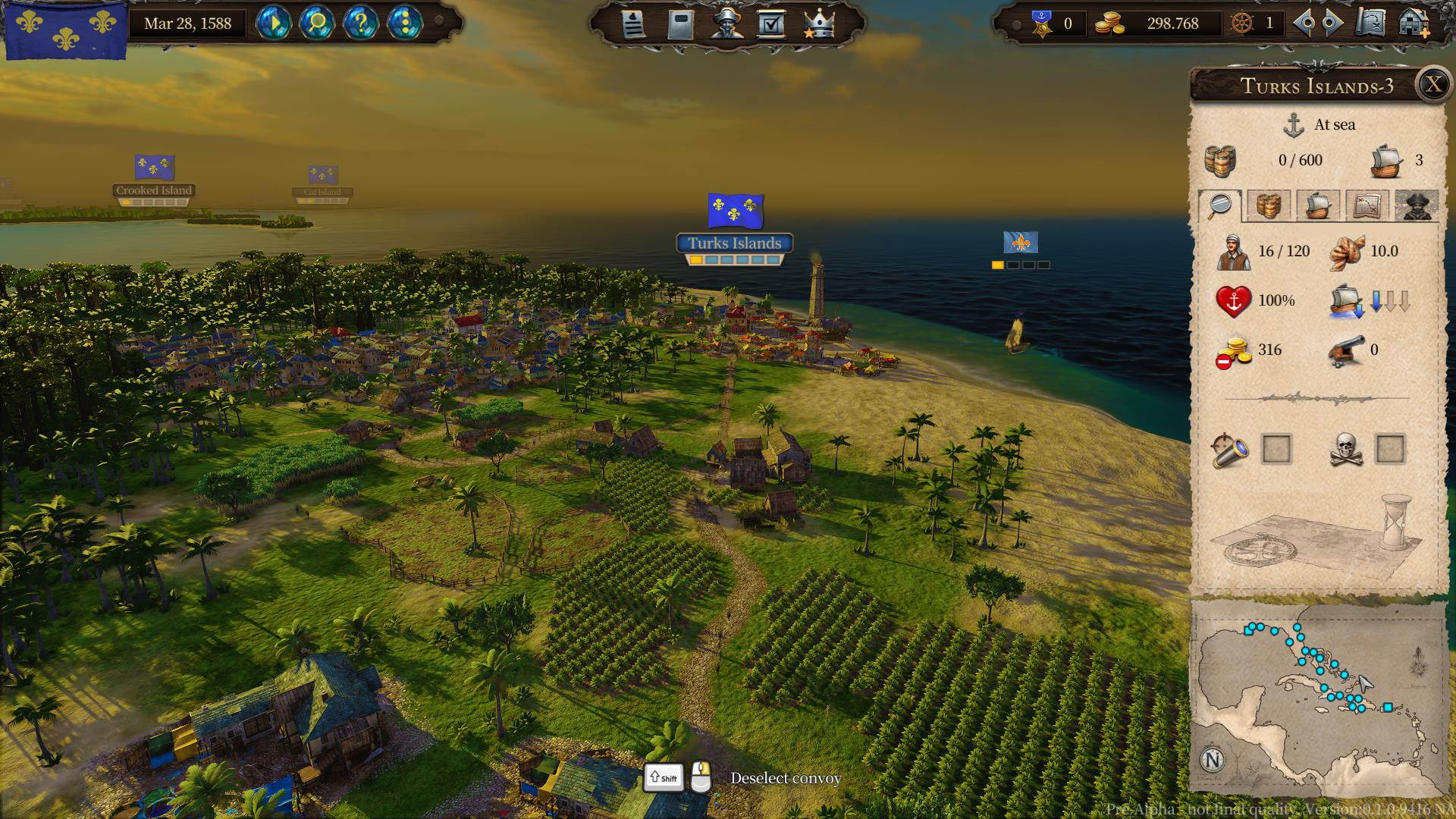
Task: Select the town building icon at top right
Action: point(1412,24)
